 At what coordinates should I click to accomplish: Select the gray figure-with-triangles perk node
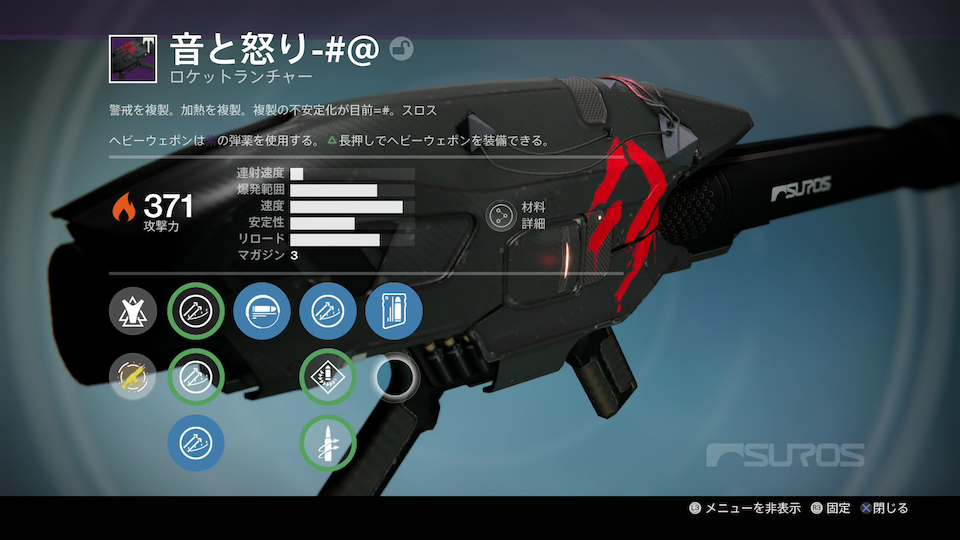pos(133,312)
